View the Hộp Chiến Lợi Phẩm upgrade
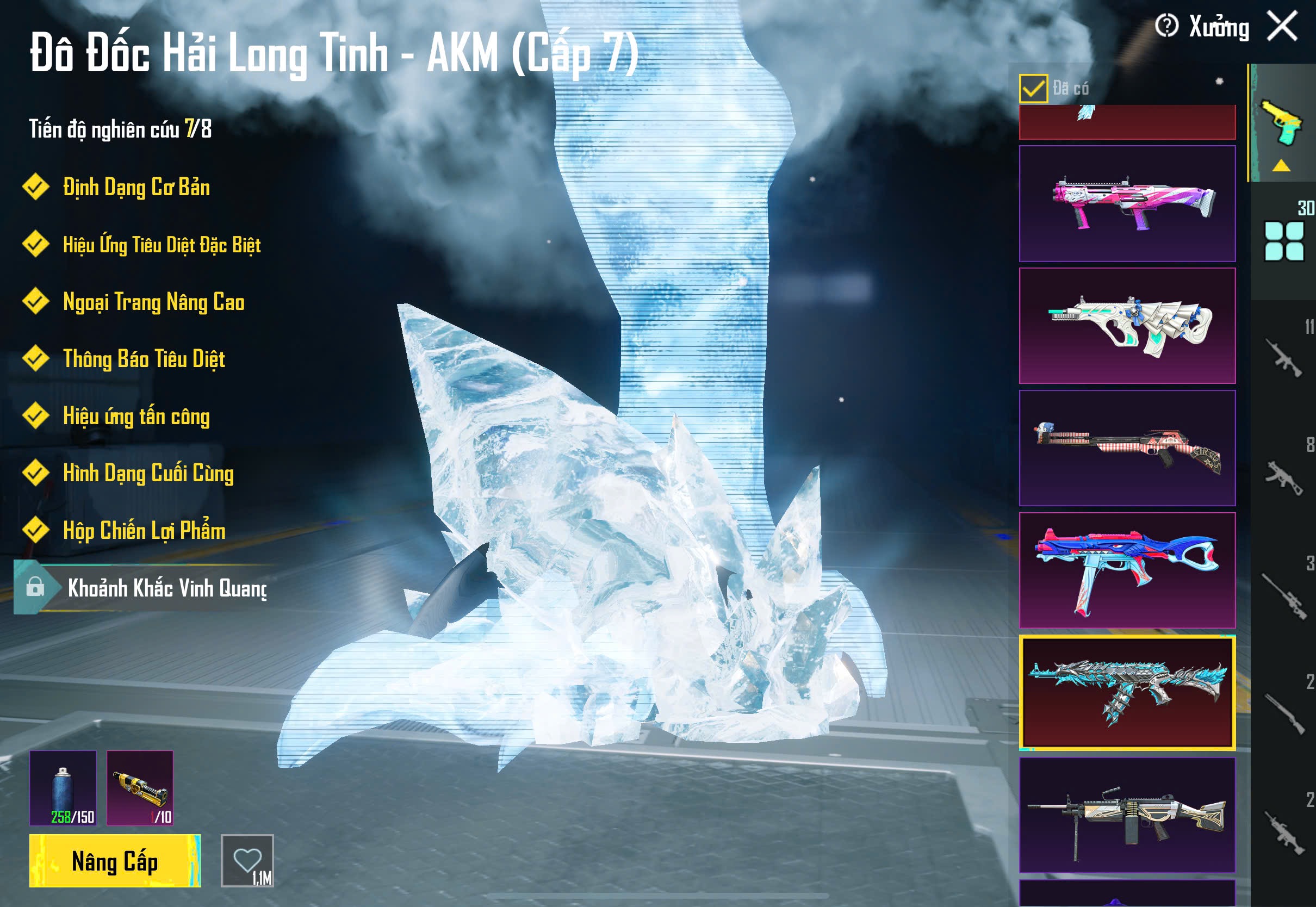This screenshot has height=907, width=1316. (144, 531)
